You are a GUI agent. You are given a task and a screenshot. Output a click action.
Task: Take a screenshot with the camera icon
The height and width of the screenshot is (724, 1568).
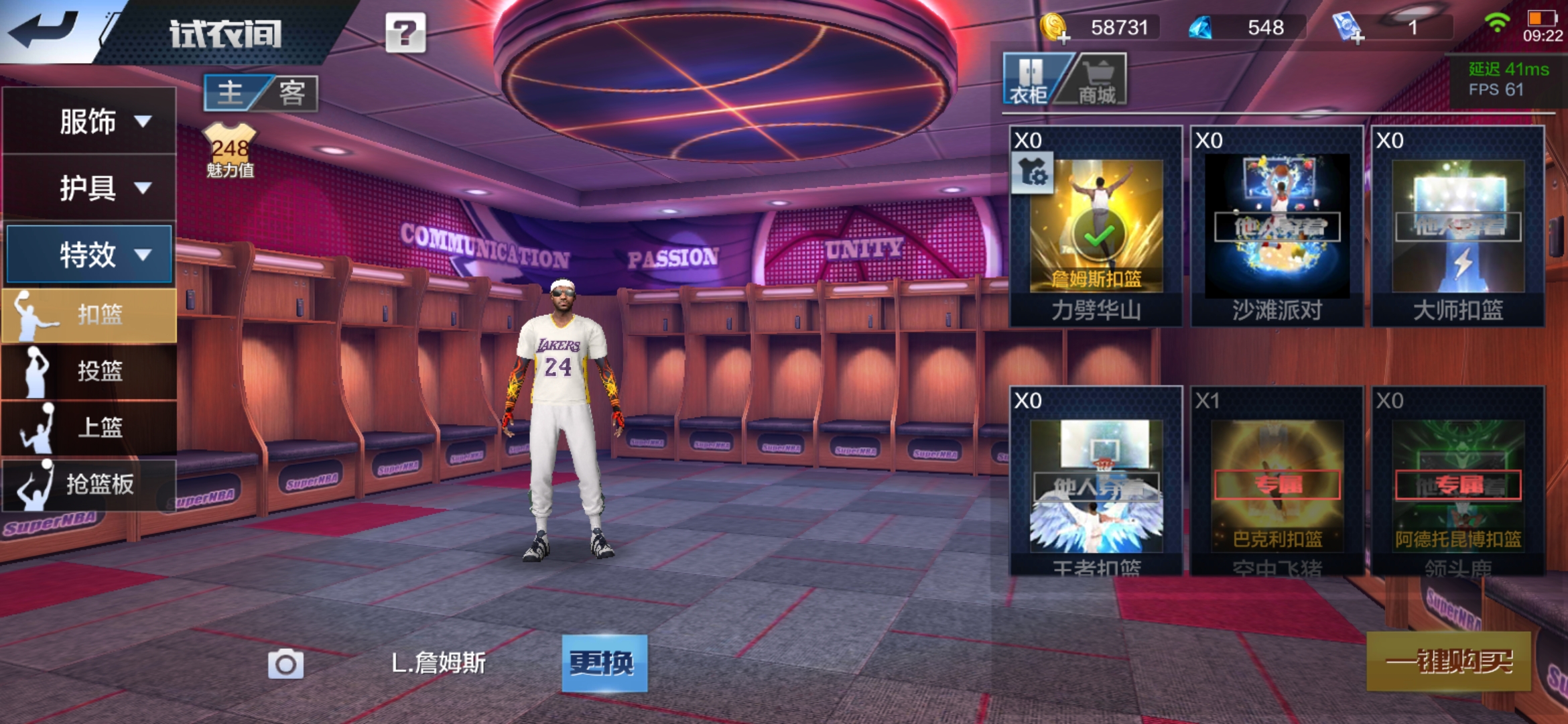(x=285, y=664)
